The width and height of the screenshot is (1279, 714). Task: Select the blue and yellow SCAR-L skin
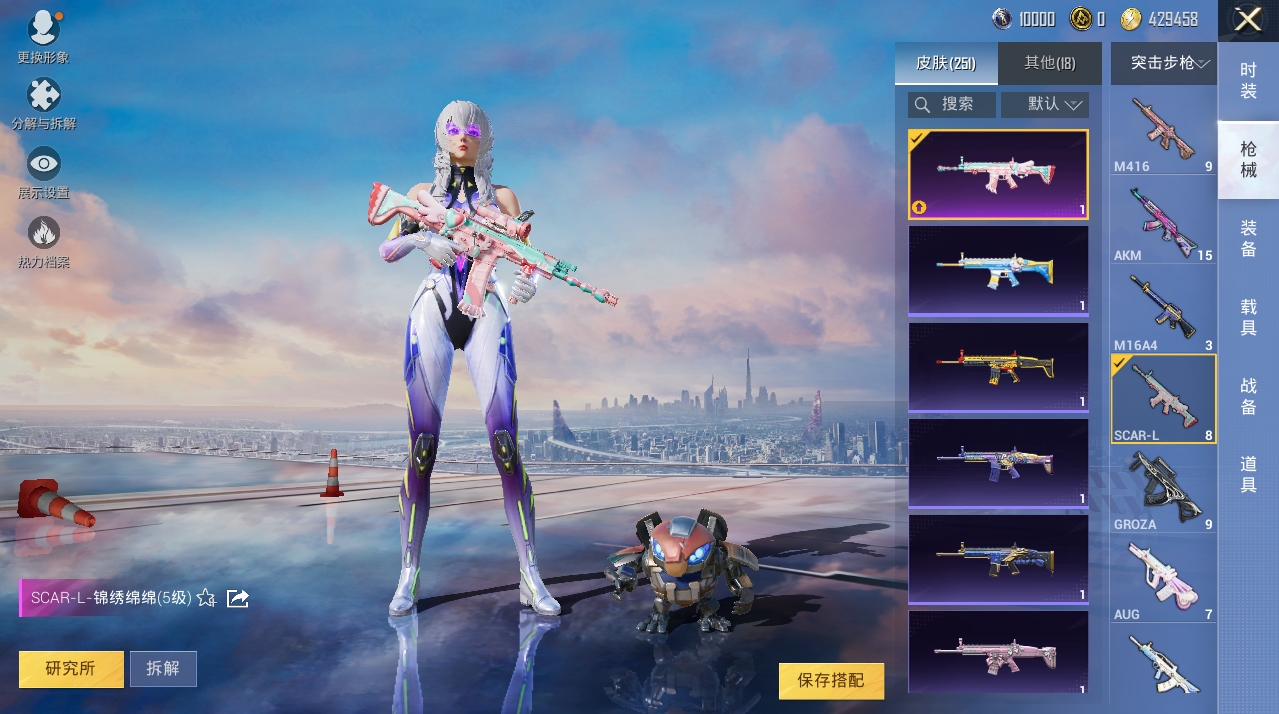click(997, 270)
